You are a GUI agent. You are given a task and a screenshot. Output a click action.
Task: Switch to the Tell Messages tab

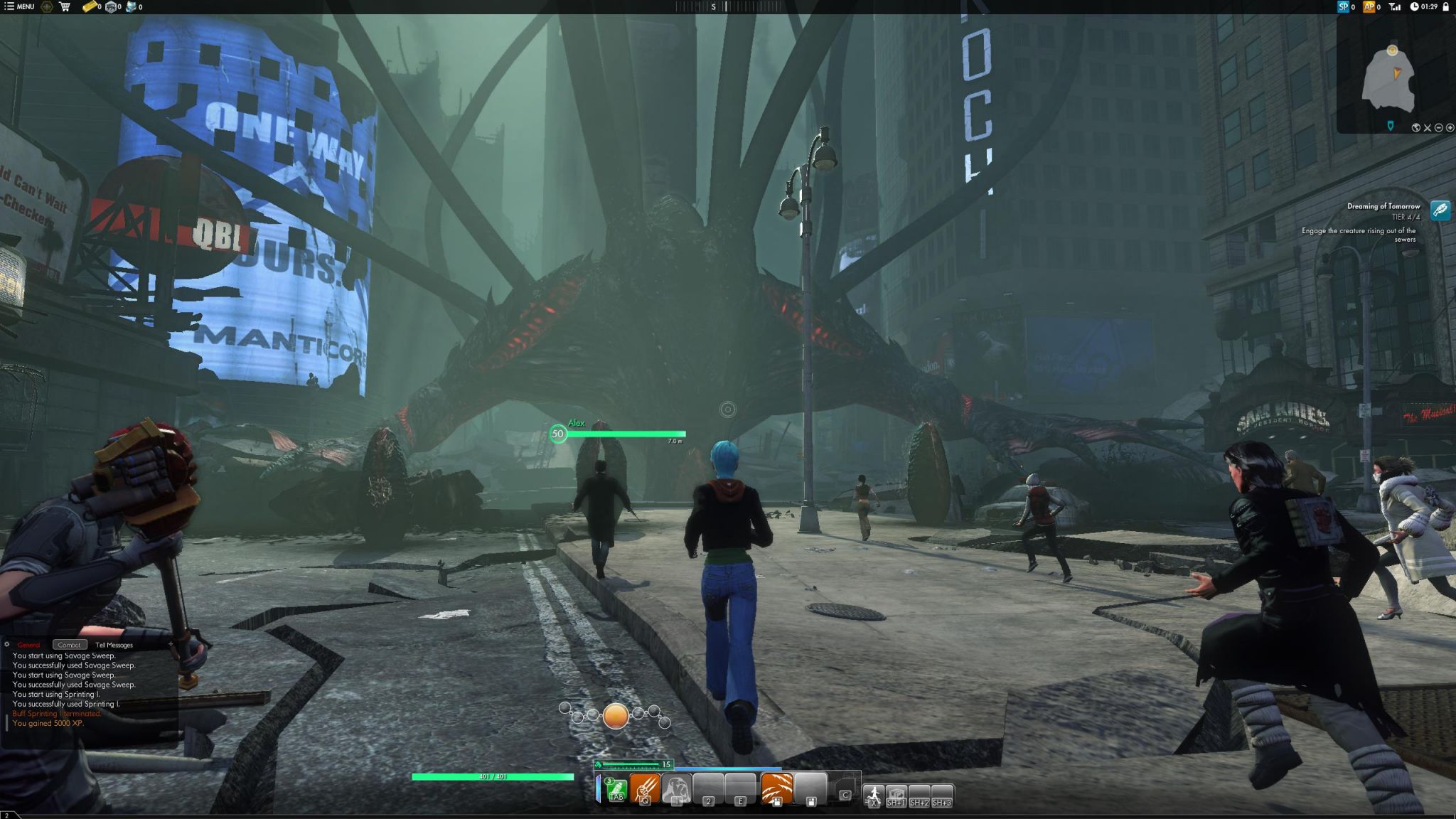(114, 645)
